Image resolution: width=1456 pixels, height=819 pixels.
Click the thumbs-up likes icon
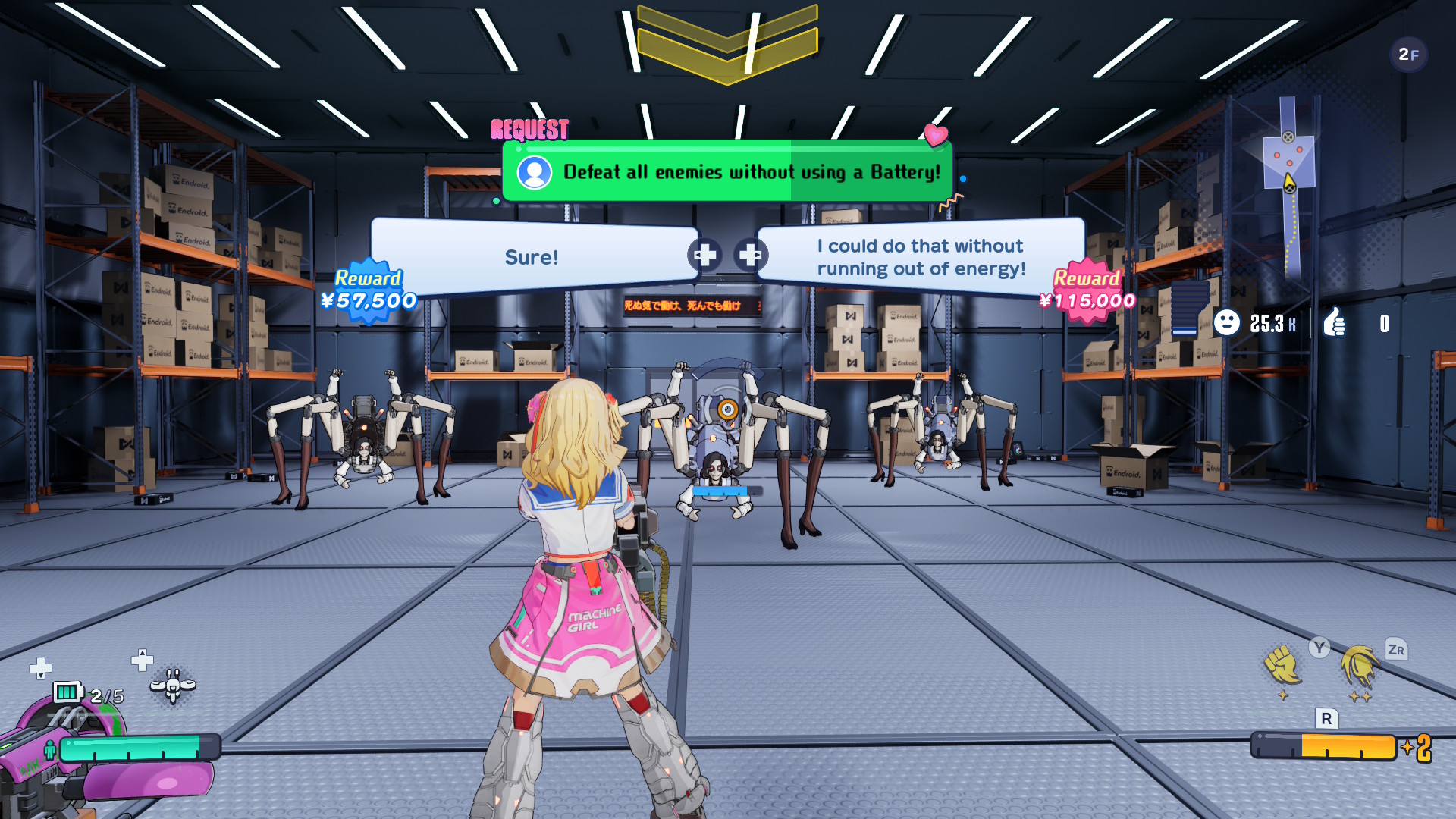(x=1335, y=323)
